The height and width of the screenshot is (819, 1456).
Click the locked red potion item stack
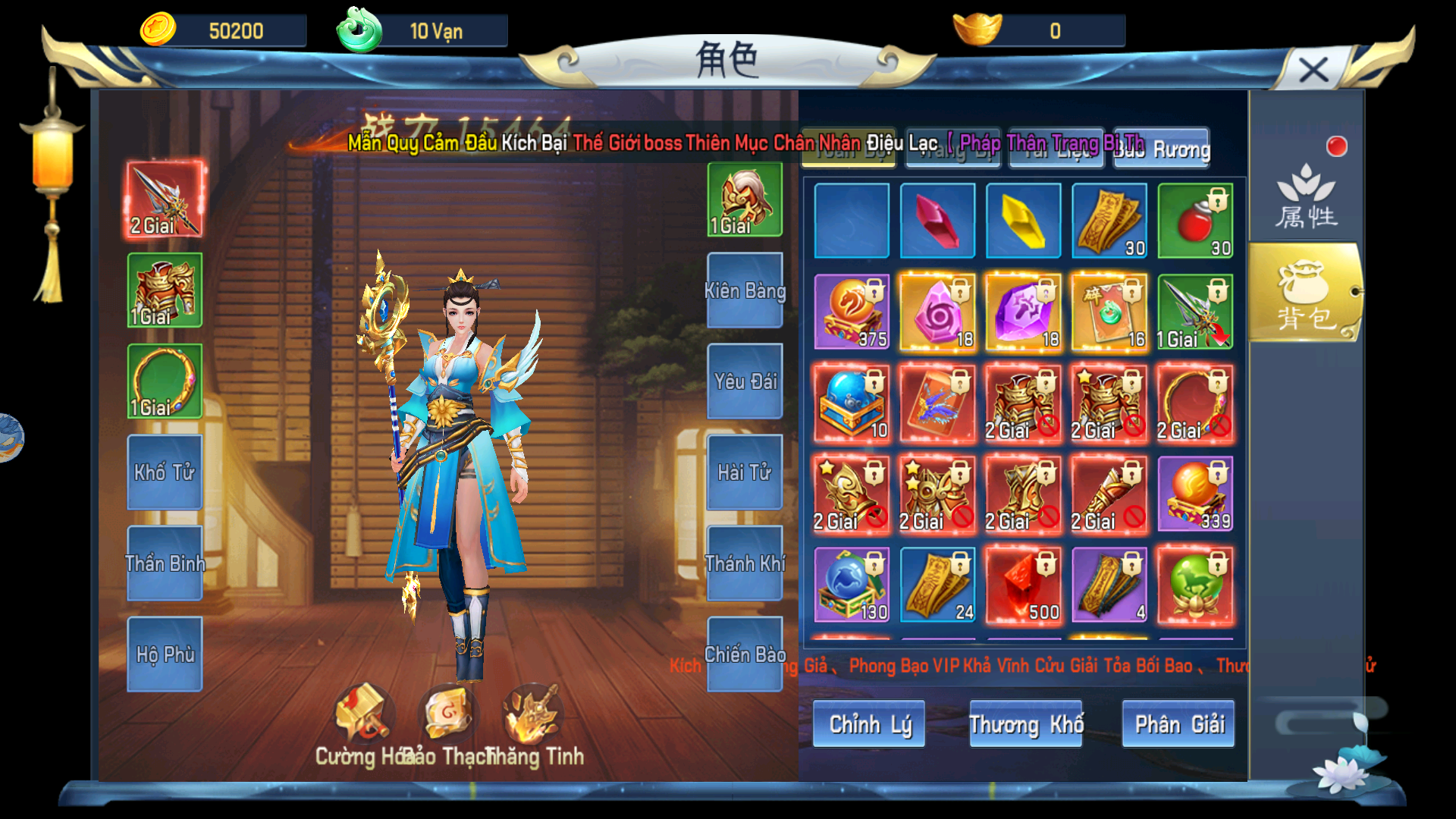[1196, 221]
